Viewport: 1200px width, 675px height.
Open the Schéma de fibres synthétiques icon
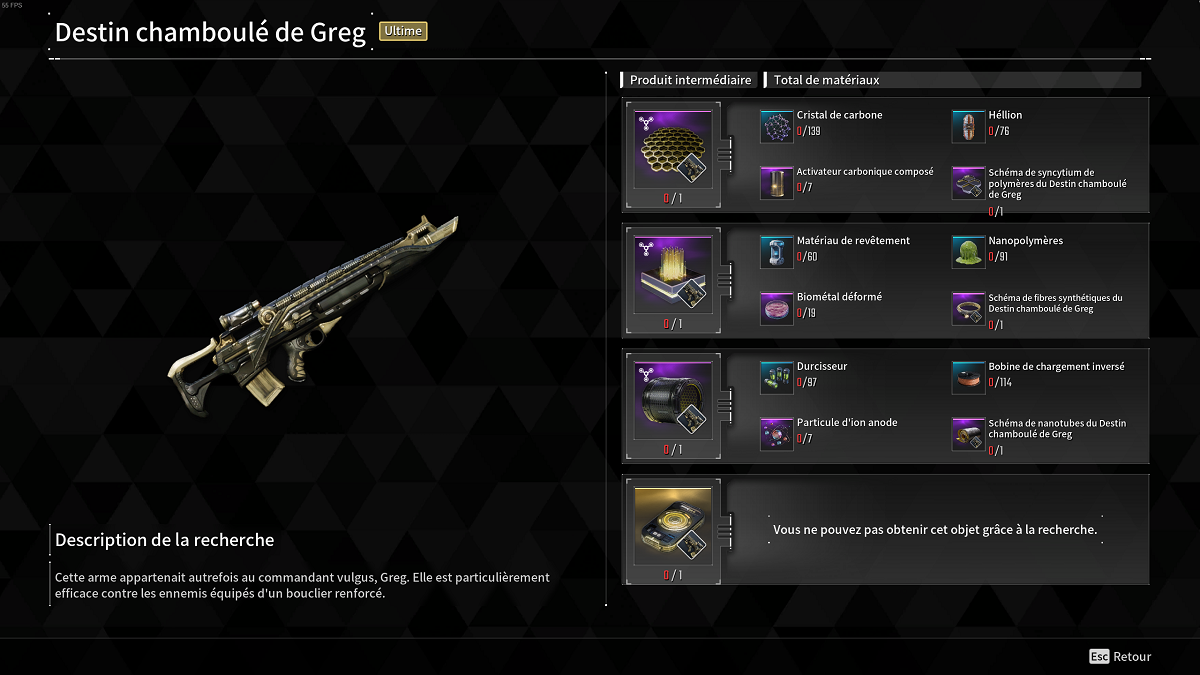(968, 309)
